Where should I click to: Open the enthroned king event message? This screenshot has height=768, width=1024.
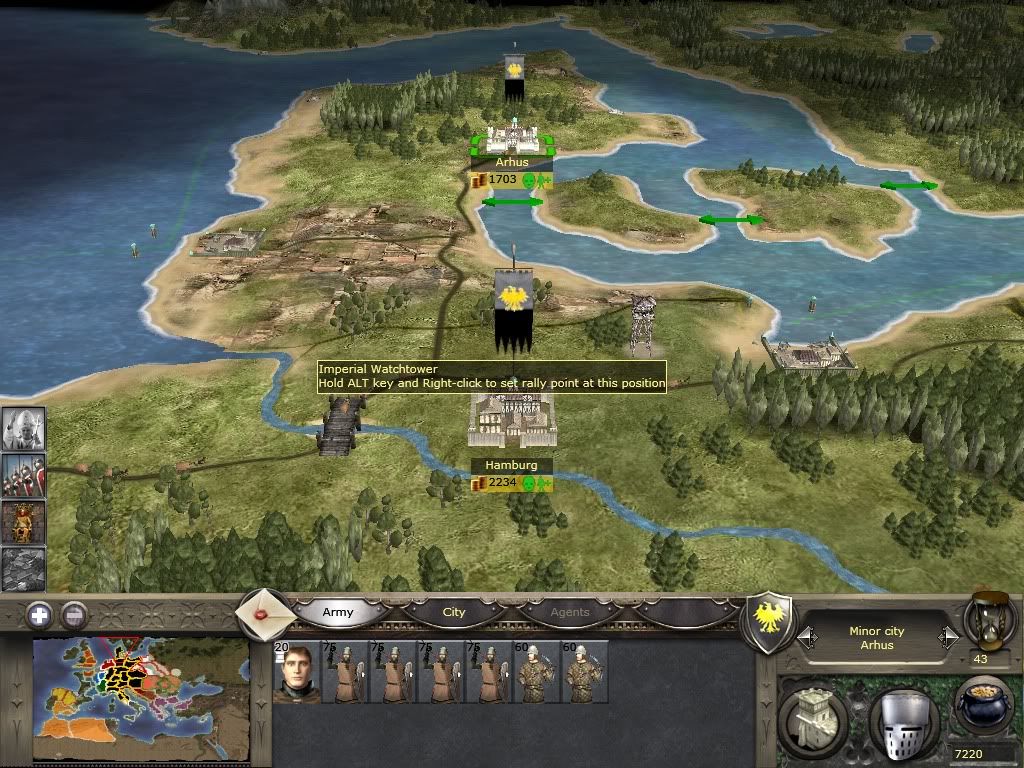click(x=22, y=522)
